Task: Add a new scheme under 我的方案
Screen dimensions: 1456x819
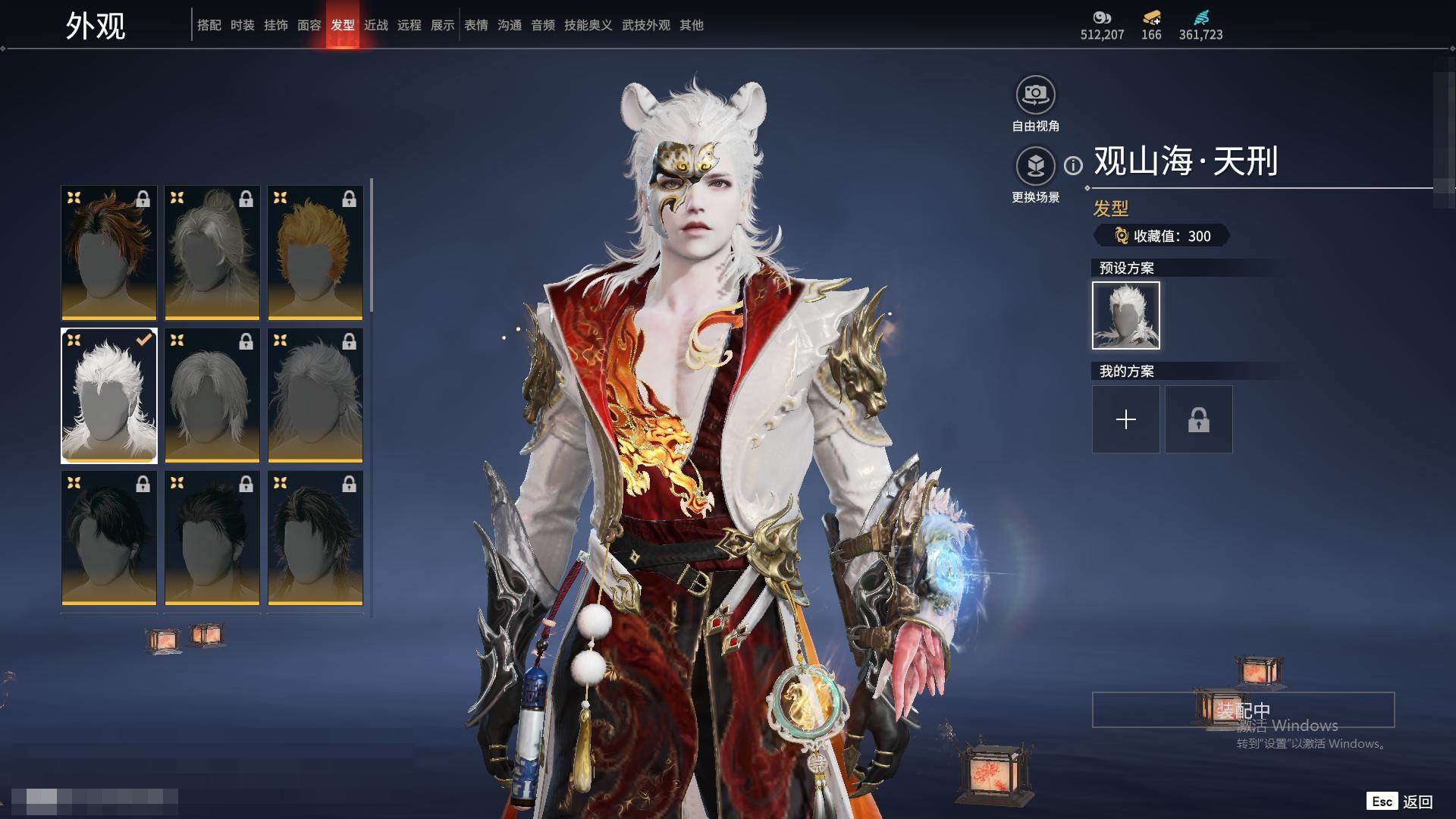Action: [1125, 419]
